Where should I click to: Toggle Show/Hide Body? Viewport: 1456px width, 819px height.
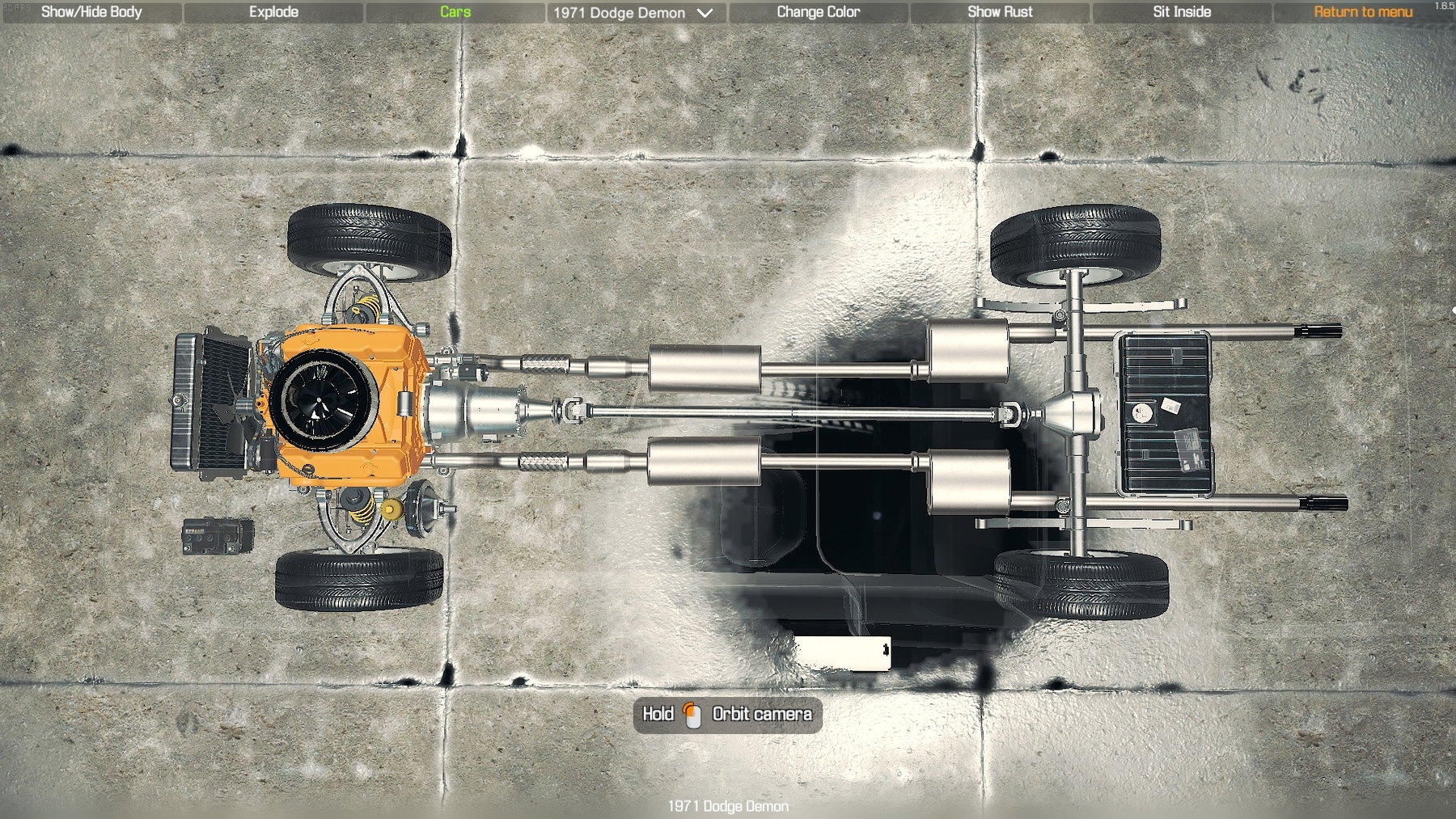tap(91, 12)
